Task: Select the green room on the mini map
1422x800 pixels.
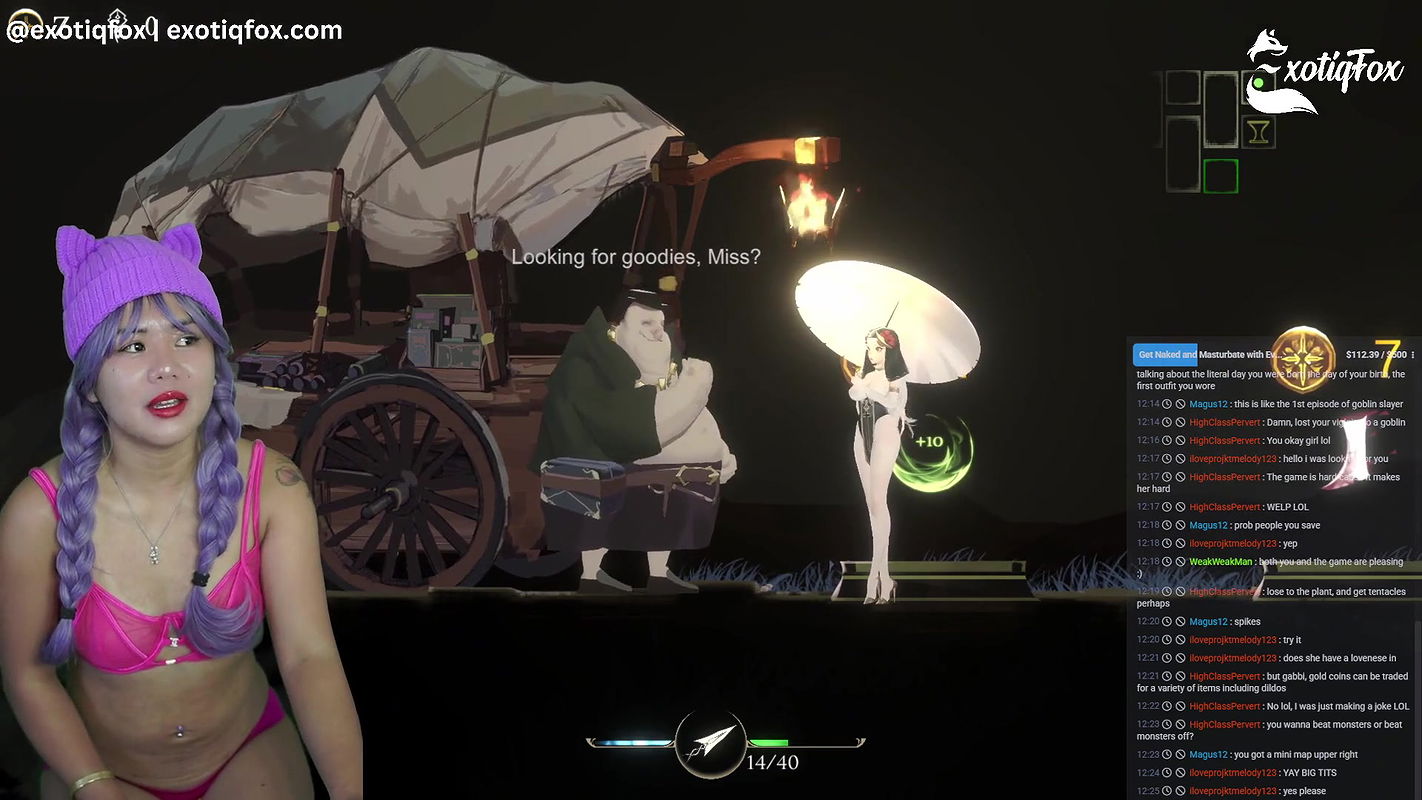Action: [1221, 176]
